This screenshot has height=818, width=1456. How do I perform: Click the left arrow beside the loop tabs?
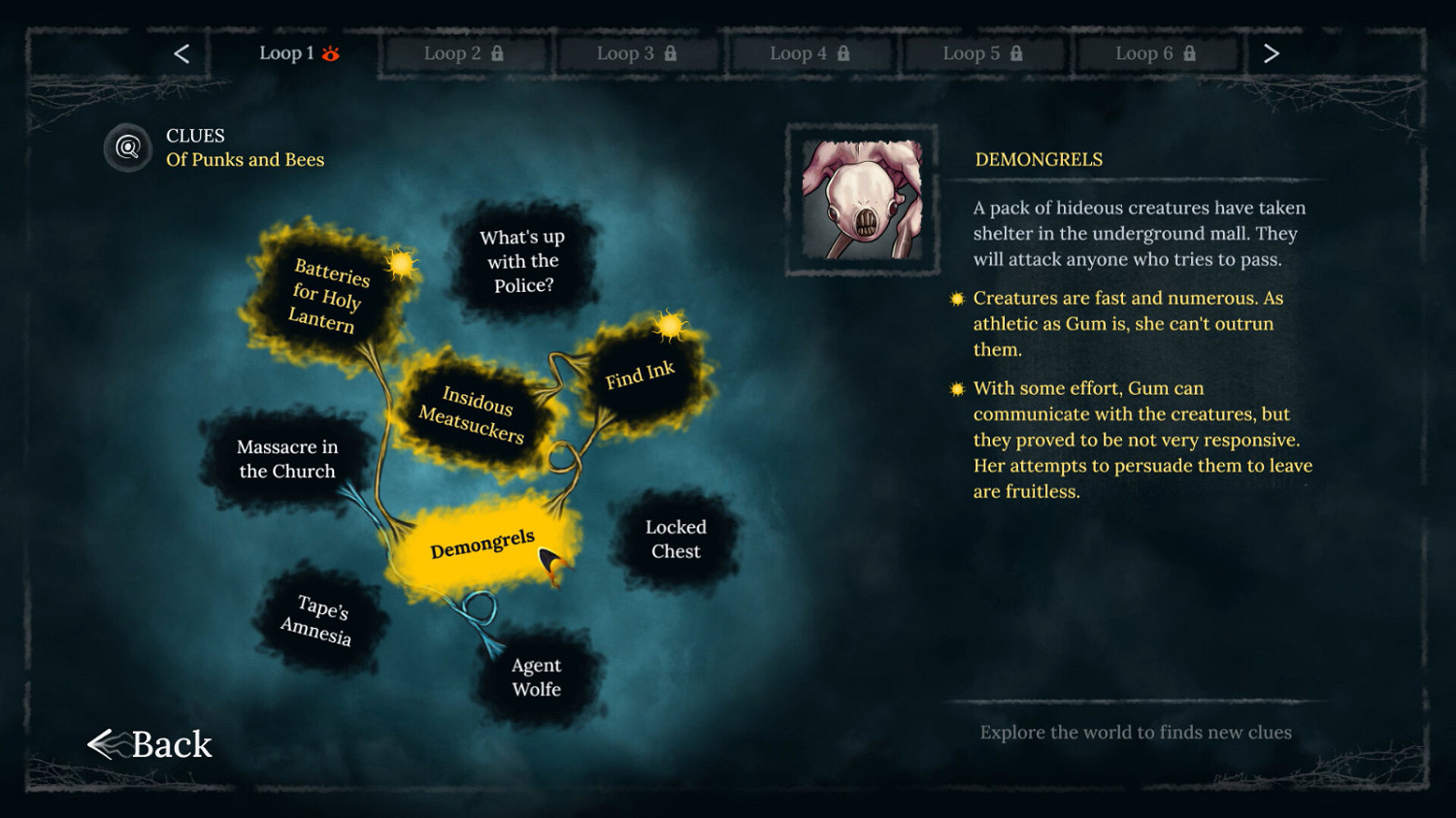[181, 53]
